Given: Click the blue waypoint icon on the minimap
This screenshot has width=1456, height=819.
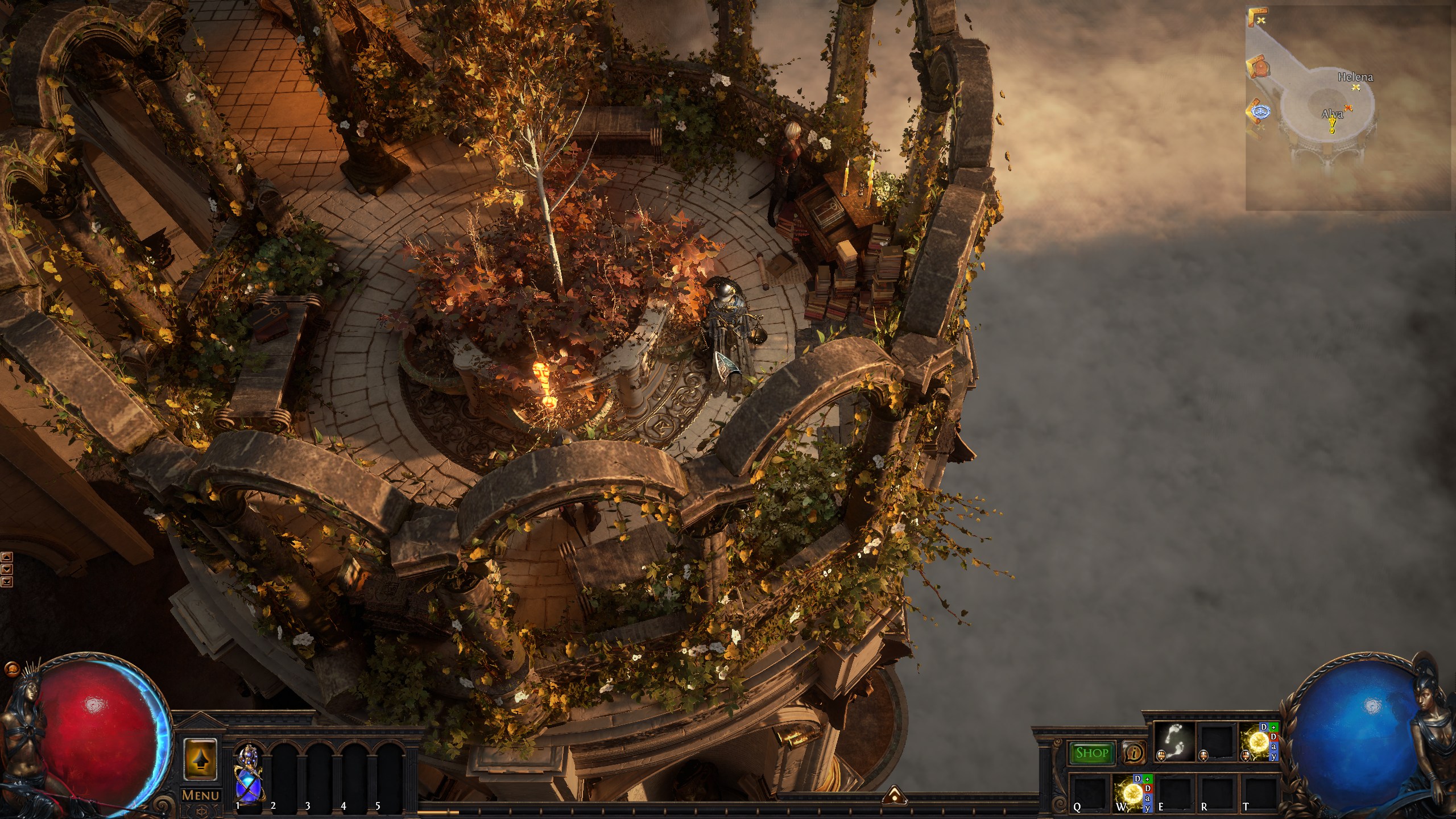Looking at the screenshot, I should 1261,112.
